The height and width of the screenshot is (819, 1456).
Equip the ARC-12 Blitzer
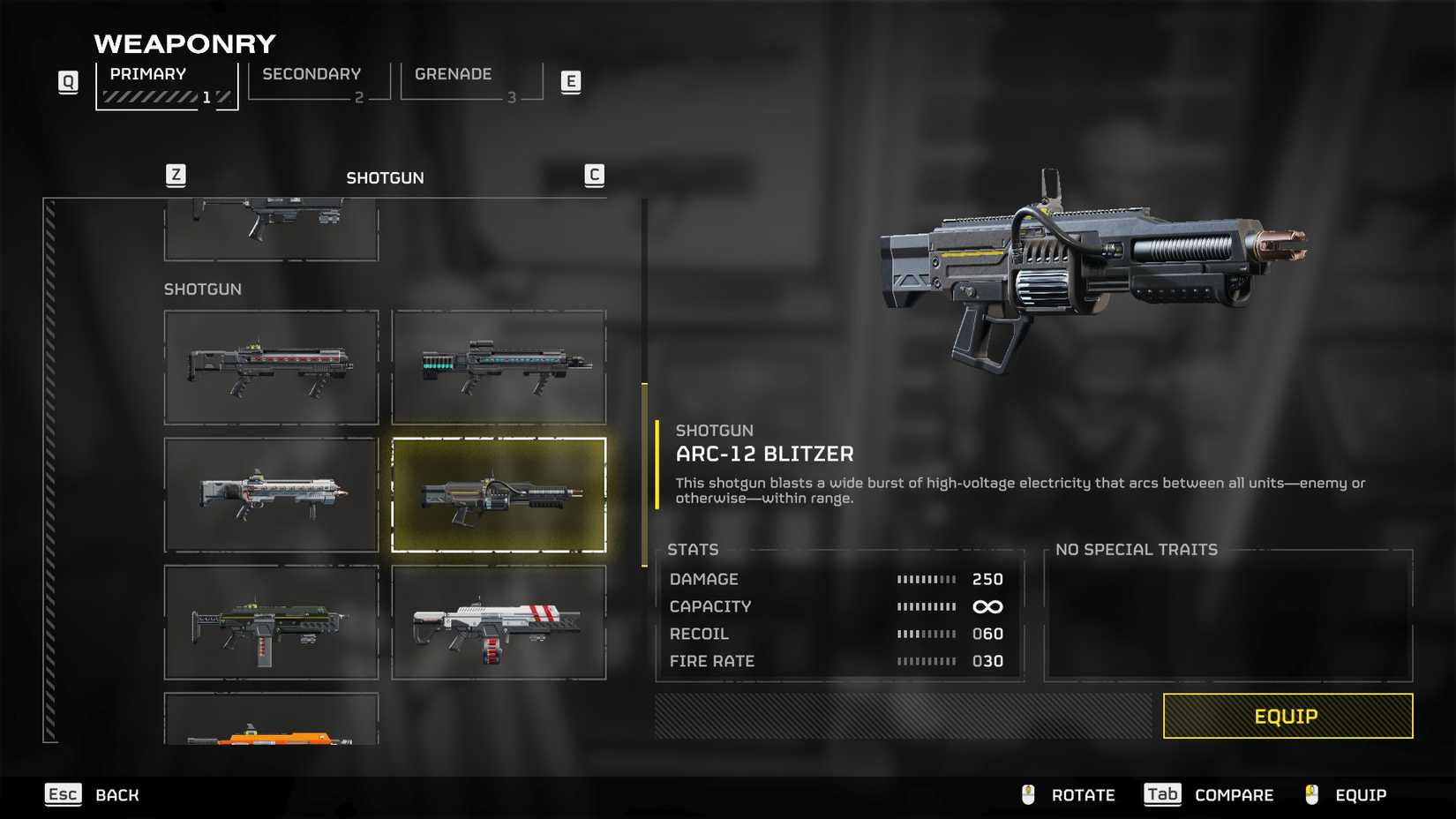(x=1287, y=716)
